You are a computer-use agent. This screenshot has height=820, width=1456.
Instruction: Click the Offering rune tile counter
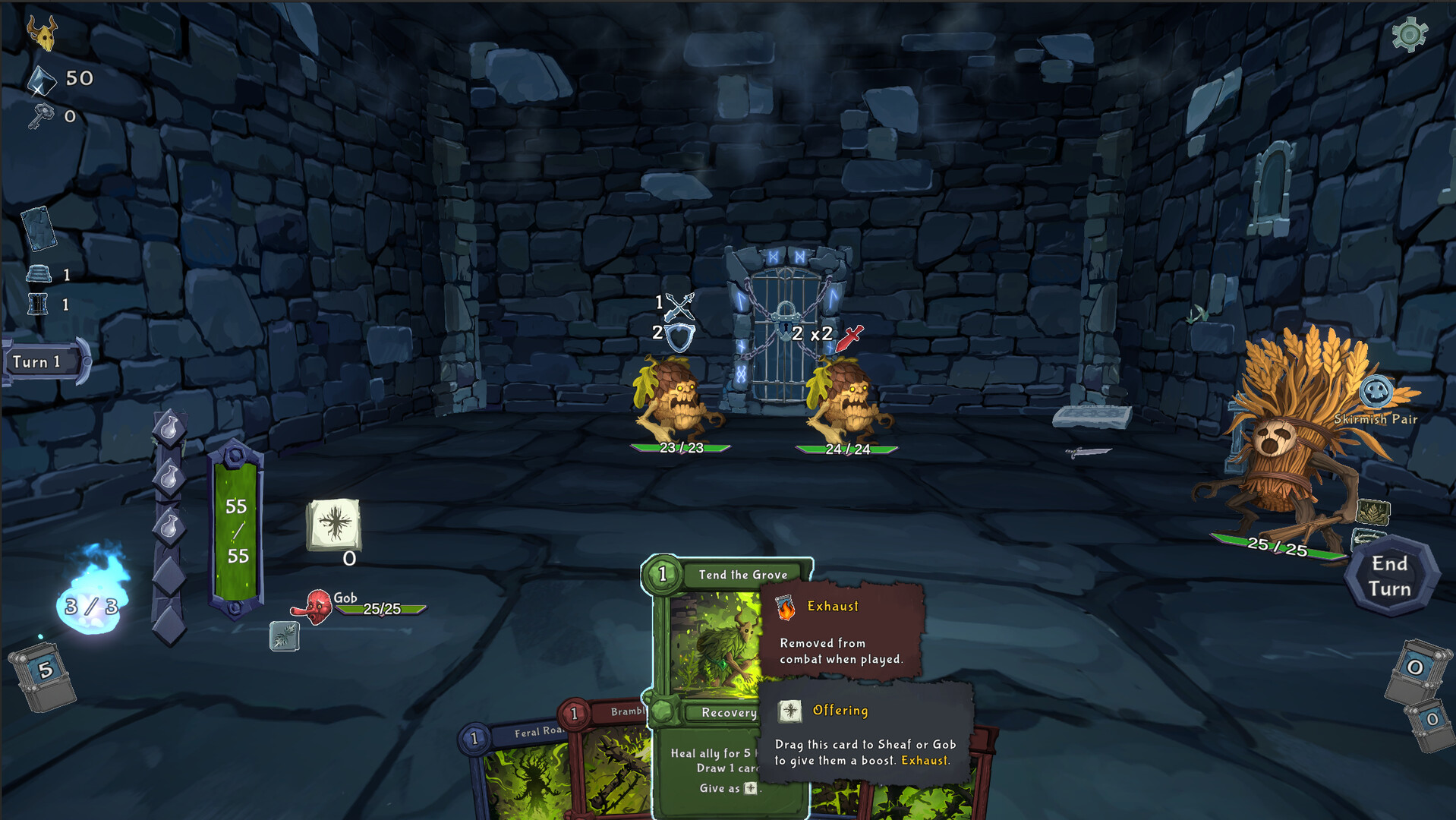[x=334, y=525]
